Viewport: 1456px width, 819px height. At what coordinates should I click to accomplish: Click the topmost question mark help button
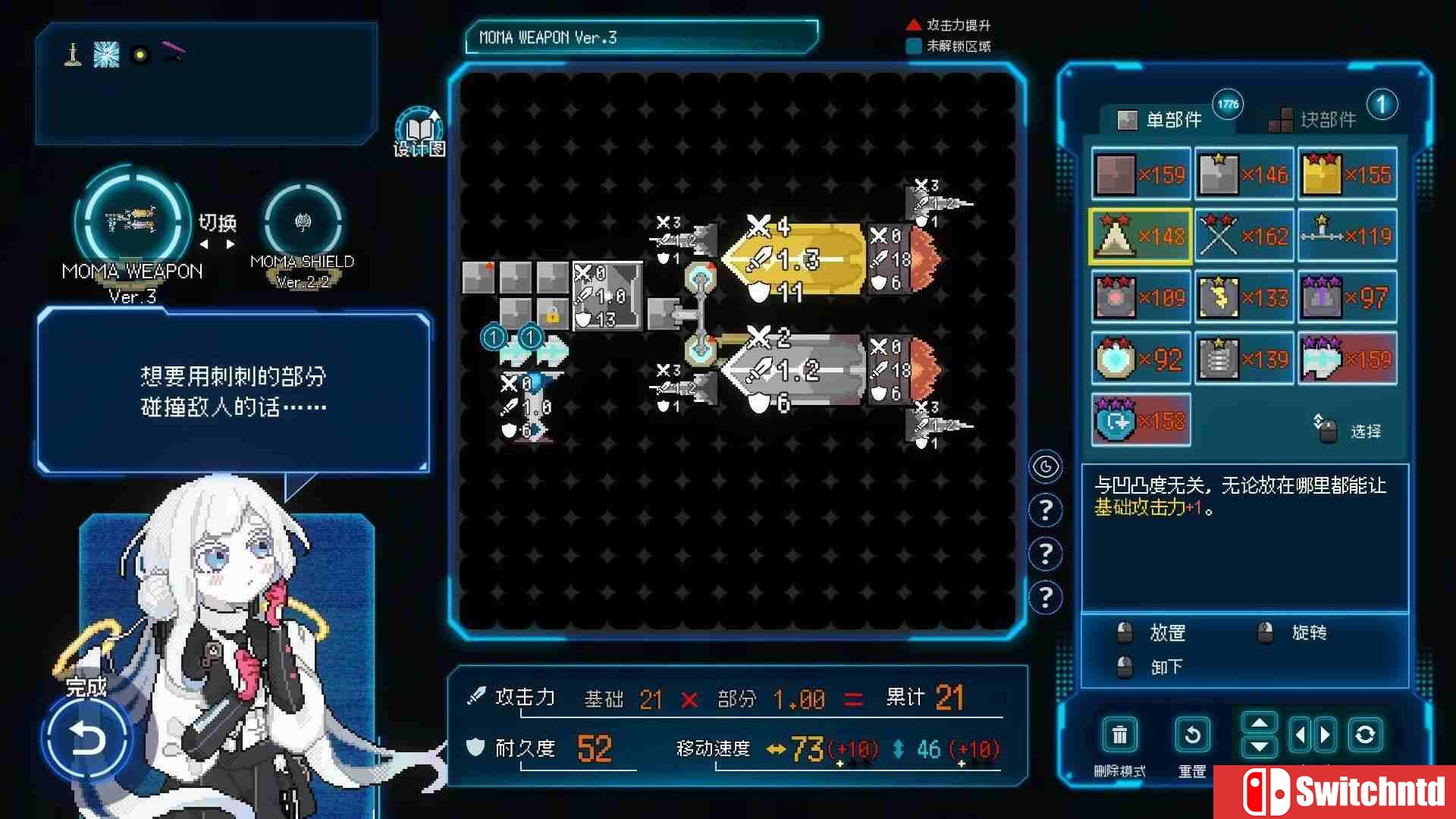pos(1045,510)
